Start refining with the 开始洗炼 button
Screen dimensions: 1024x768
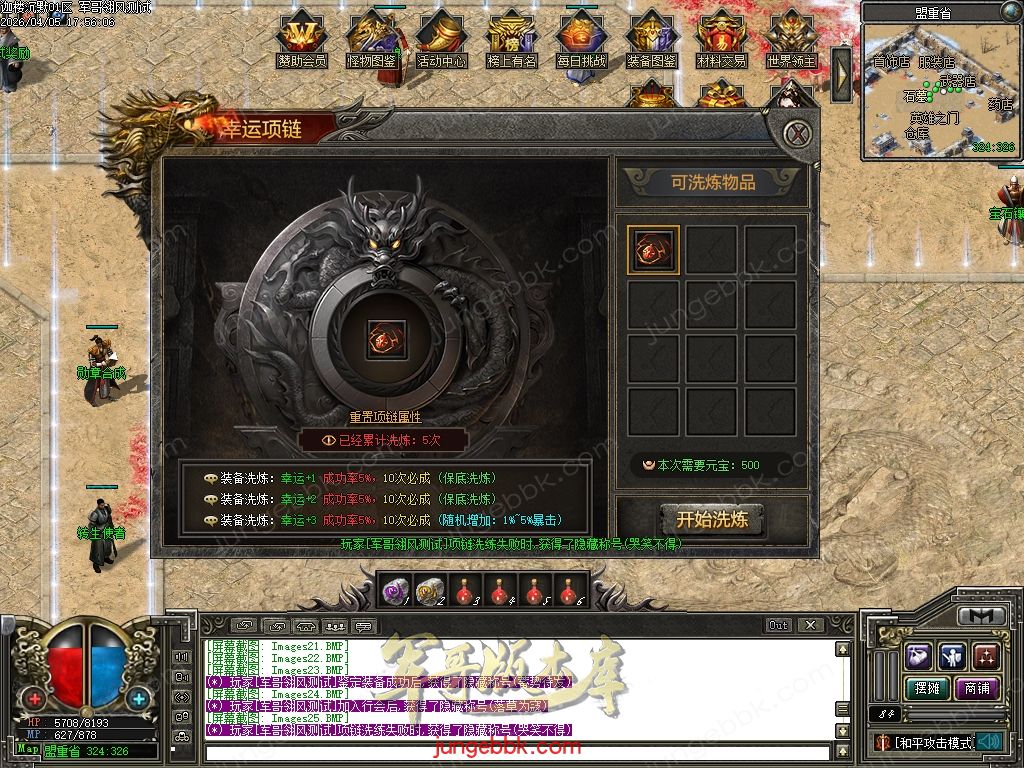[x=711, y=519]
